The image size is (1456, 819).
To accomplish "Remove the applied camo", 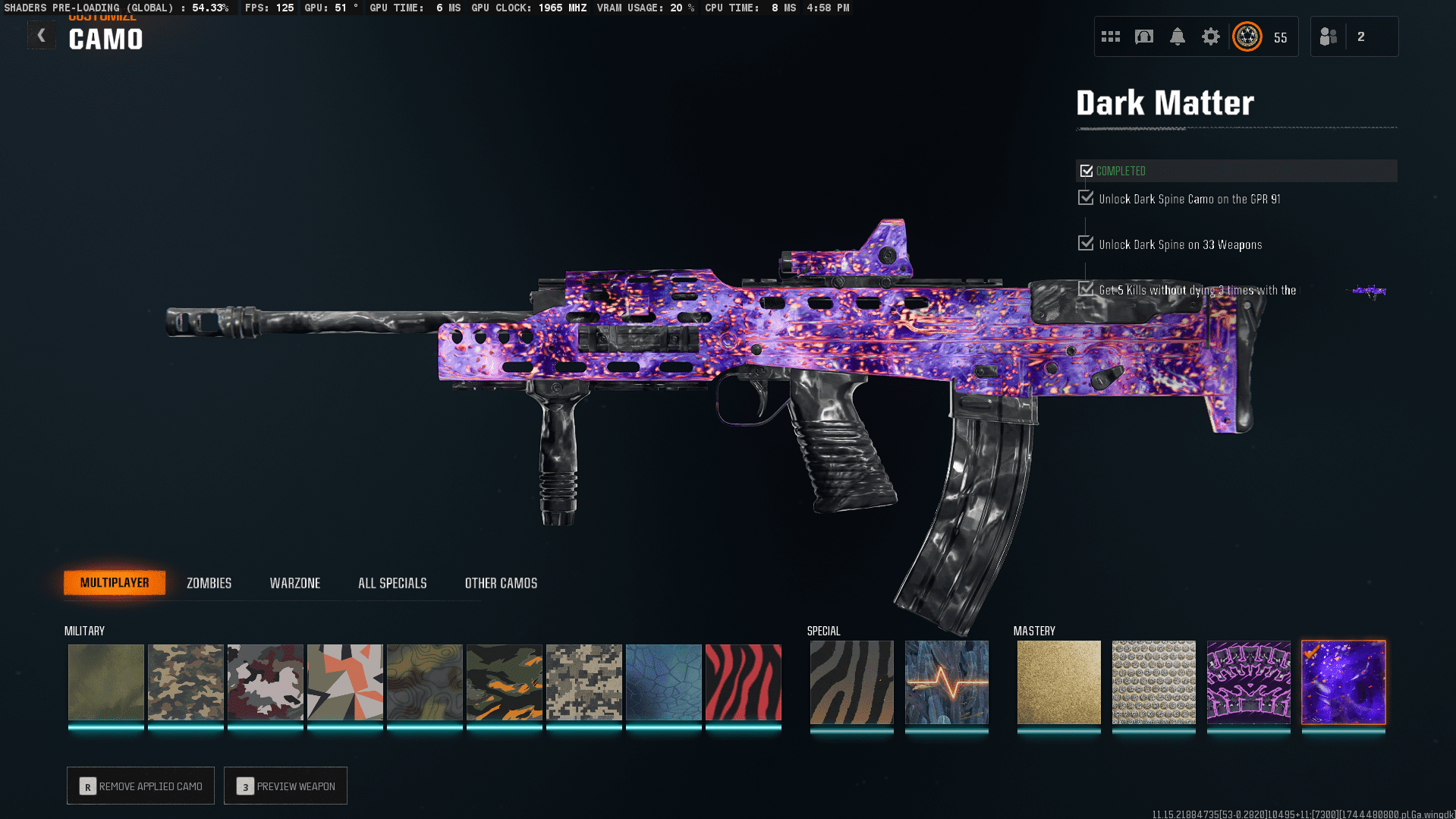I will (x=141, y=786).
